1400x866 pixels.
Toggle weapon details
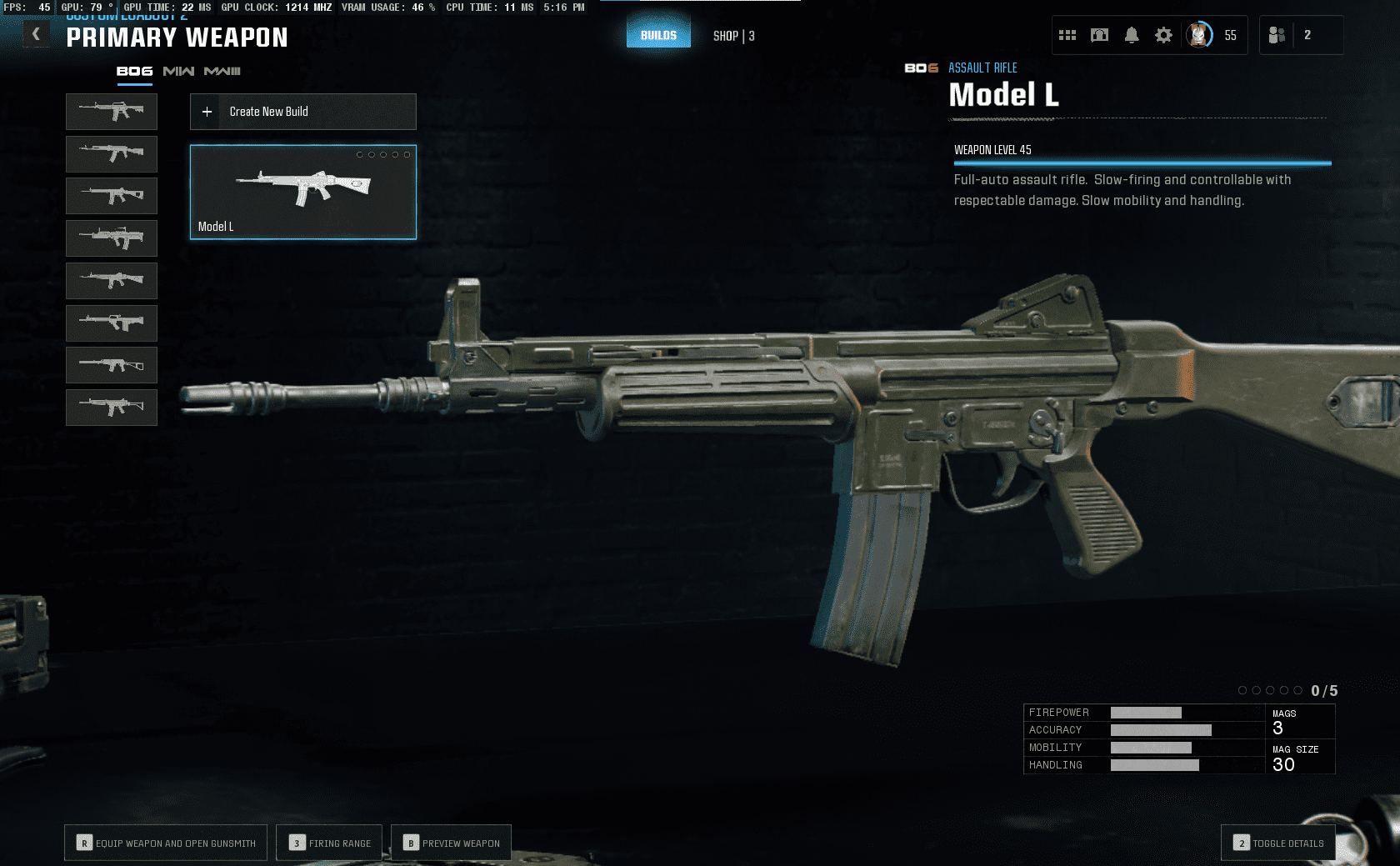point(1278,843)
